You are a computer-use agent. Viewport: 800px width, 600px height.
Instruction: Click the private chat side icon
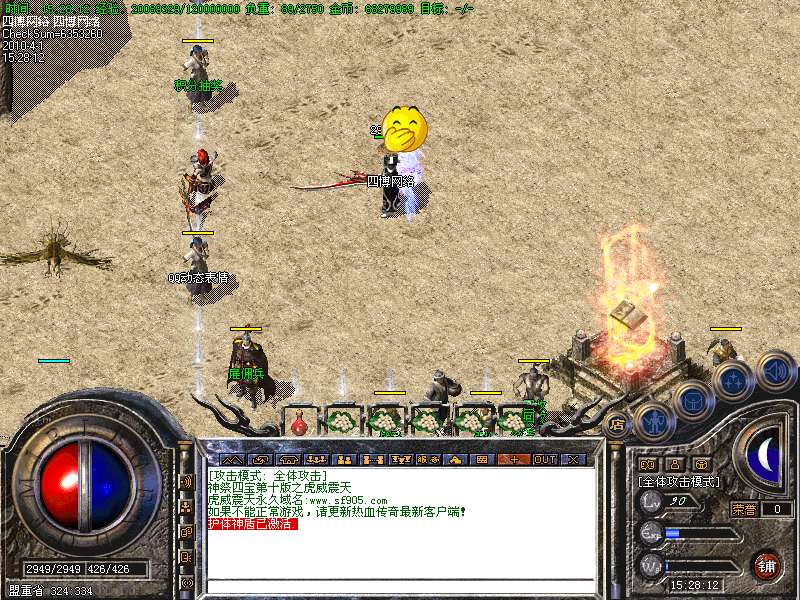point(186,557)
